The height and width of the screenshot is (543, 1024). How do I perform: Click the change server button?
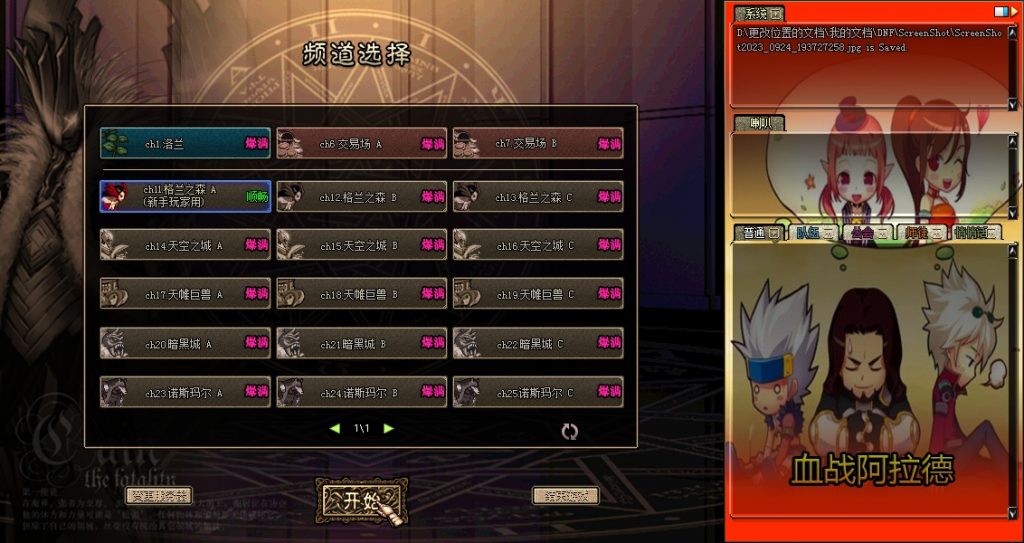pyautogui.click(x=158, y=495)
